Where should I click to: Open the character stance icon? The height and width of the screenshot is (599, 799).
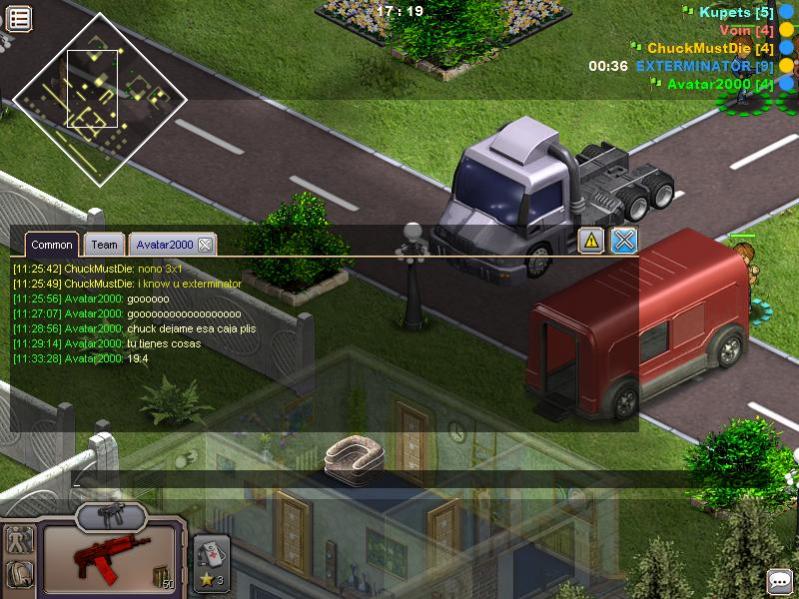pyautogui.click(x=19, y=541)
